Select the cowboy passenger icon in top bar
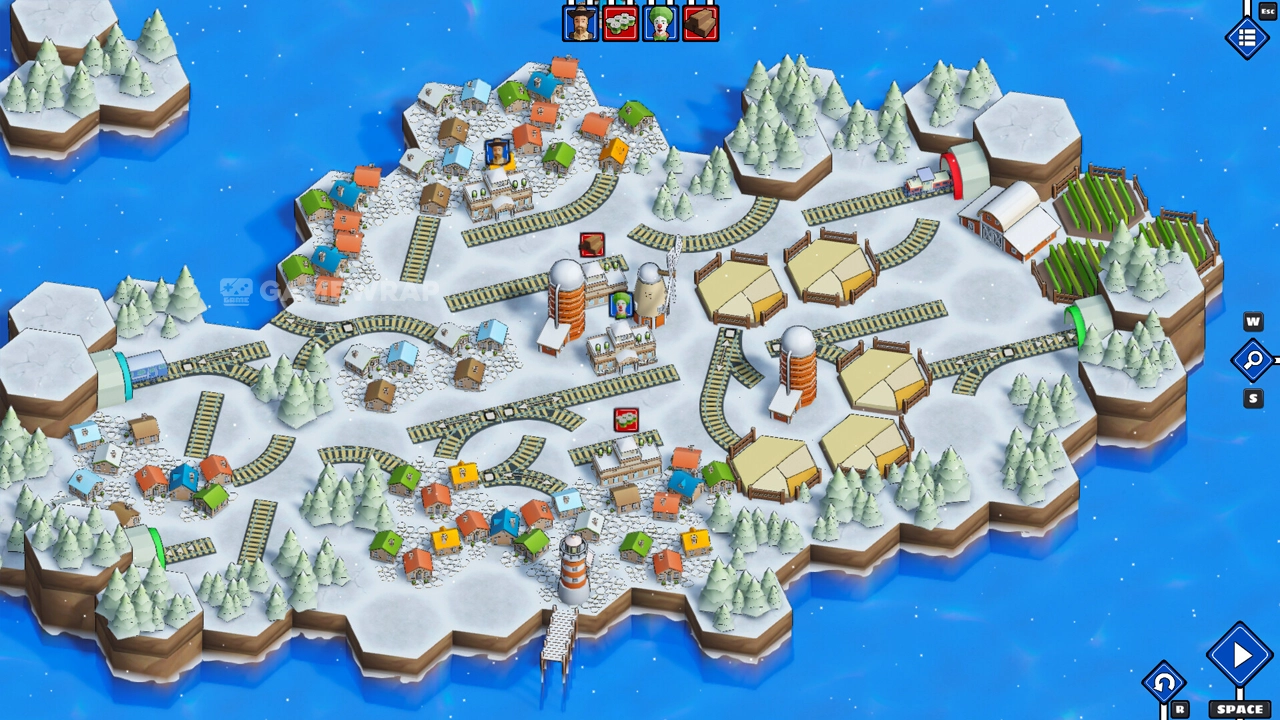 [x=580, y=23]
